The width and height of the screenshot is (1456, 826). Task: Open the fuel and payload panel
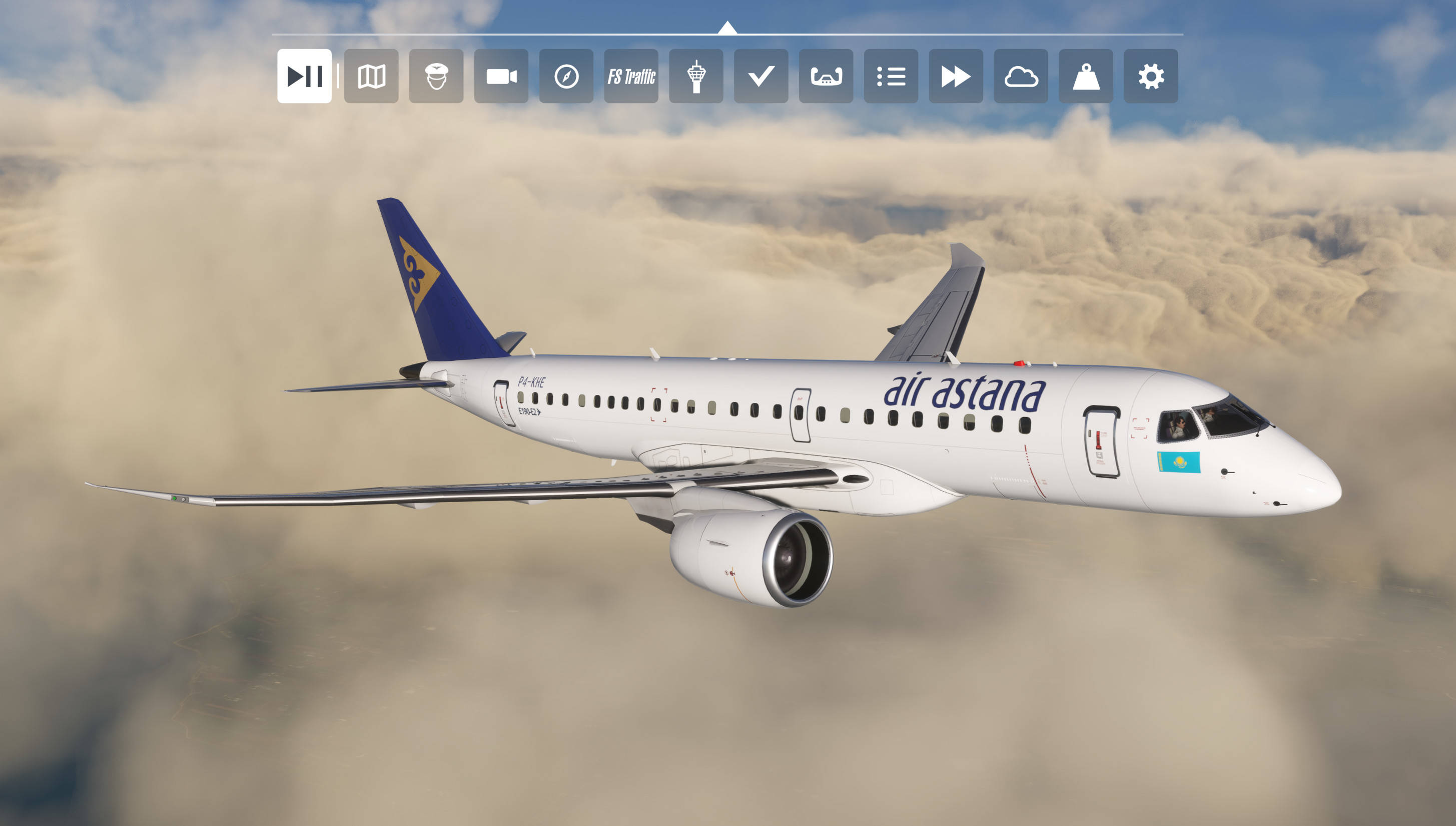(x=1085, y=77)
